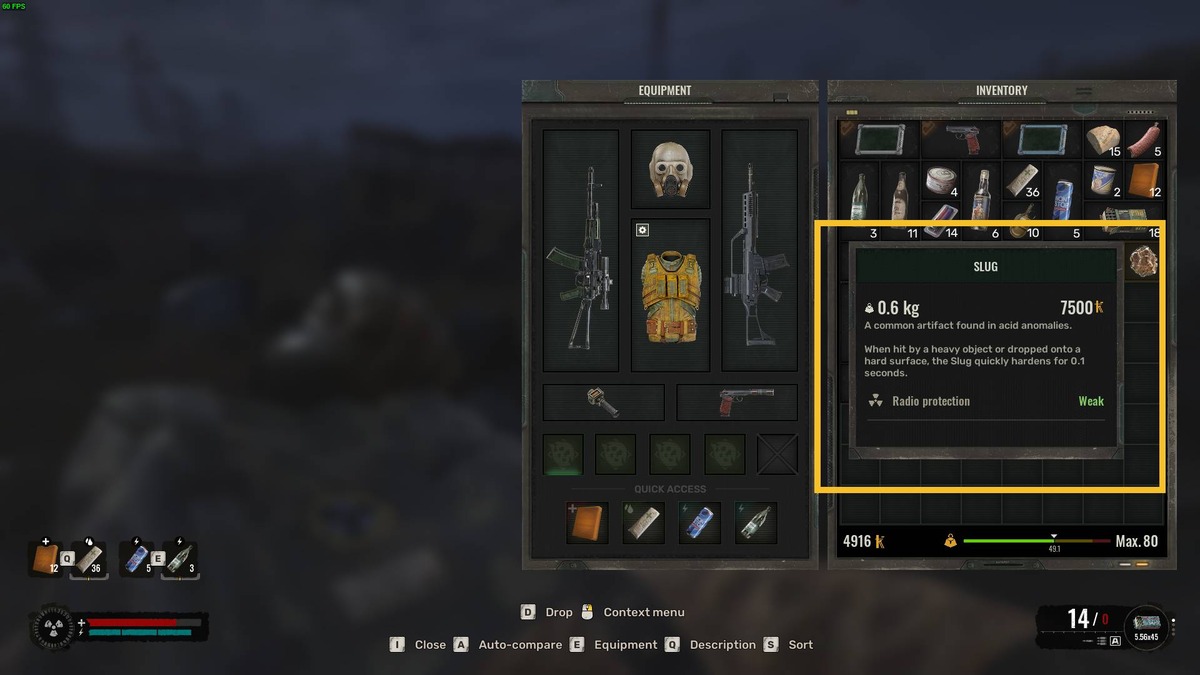Select the condensed milk can stack of 2
1200x675 pixels.
coord(1103,182)
